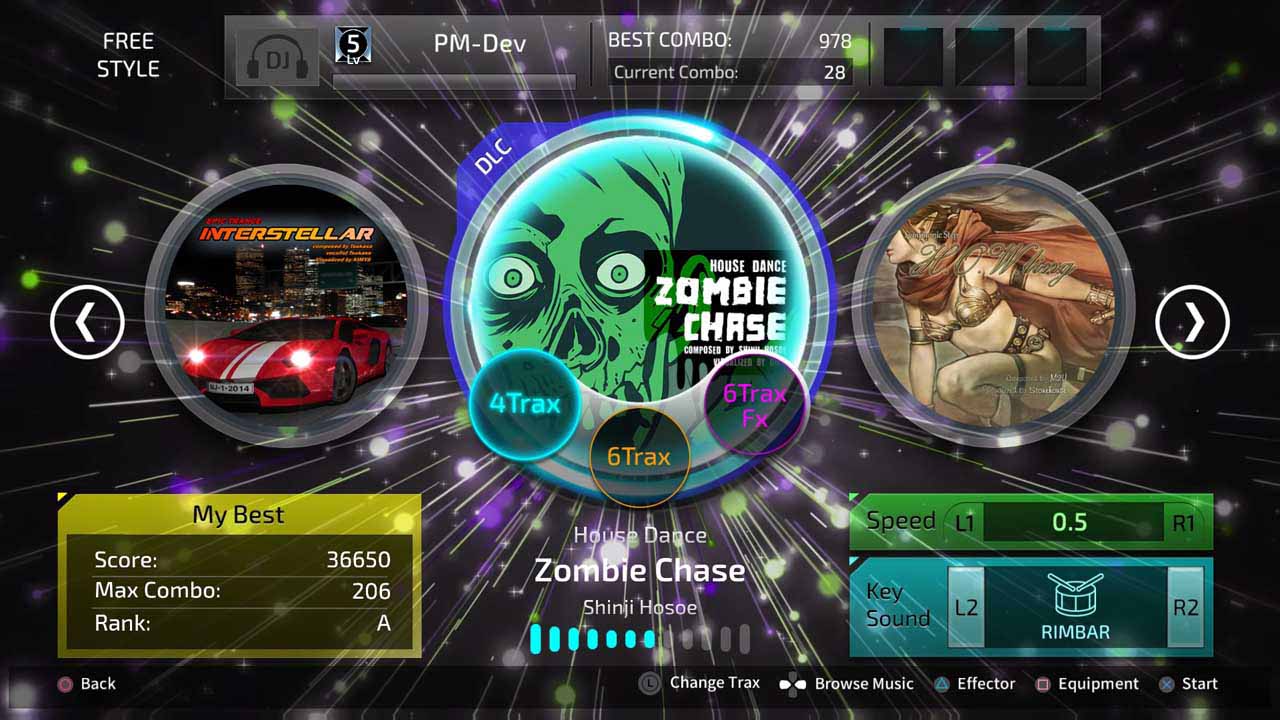
Task: Click the analog stick Browse Music icon
Action: pyautogui.click(x=795, y=684)
